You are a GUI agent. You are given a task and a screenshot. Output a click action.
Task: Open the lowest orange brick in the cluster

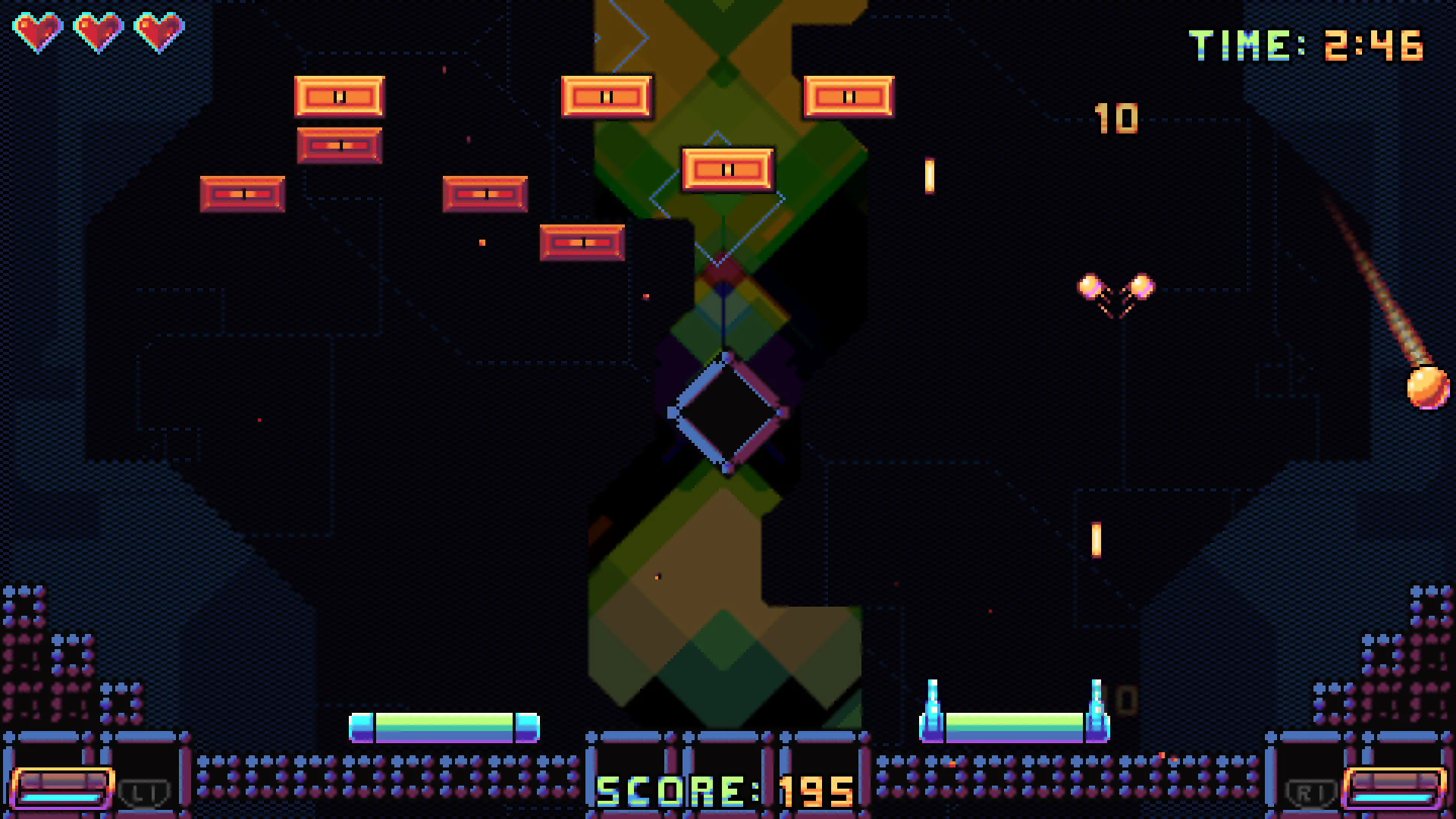(582, 241)
